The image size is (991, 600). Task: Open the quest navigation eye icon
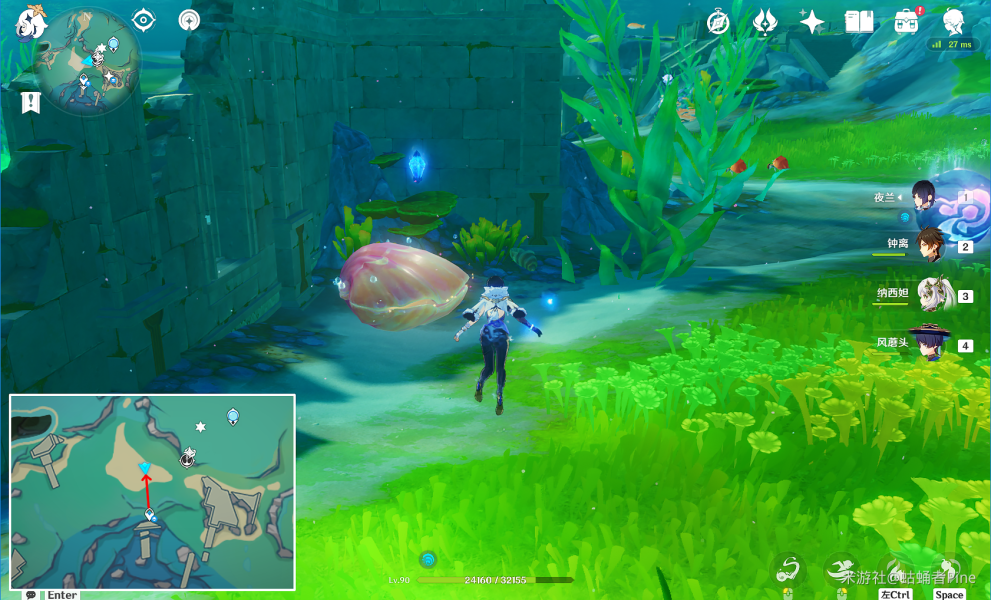tap(144, 20)
